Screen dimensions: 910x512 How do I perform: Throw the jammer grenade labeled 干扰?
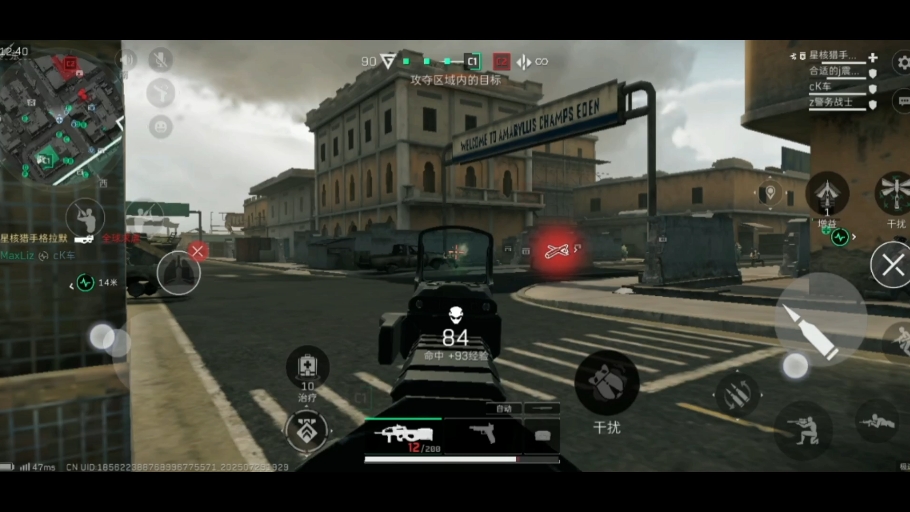607,382
